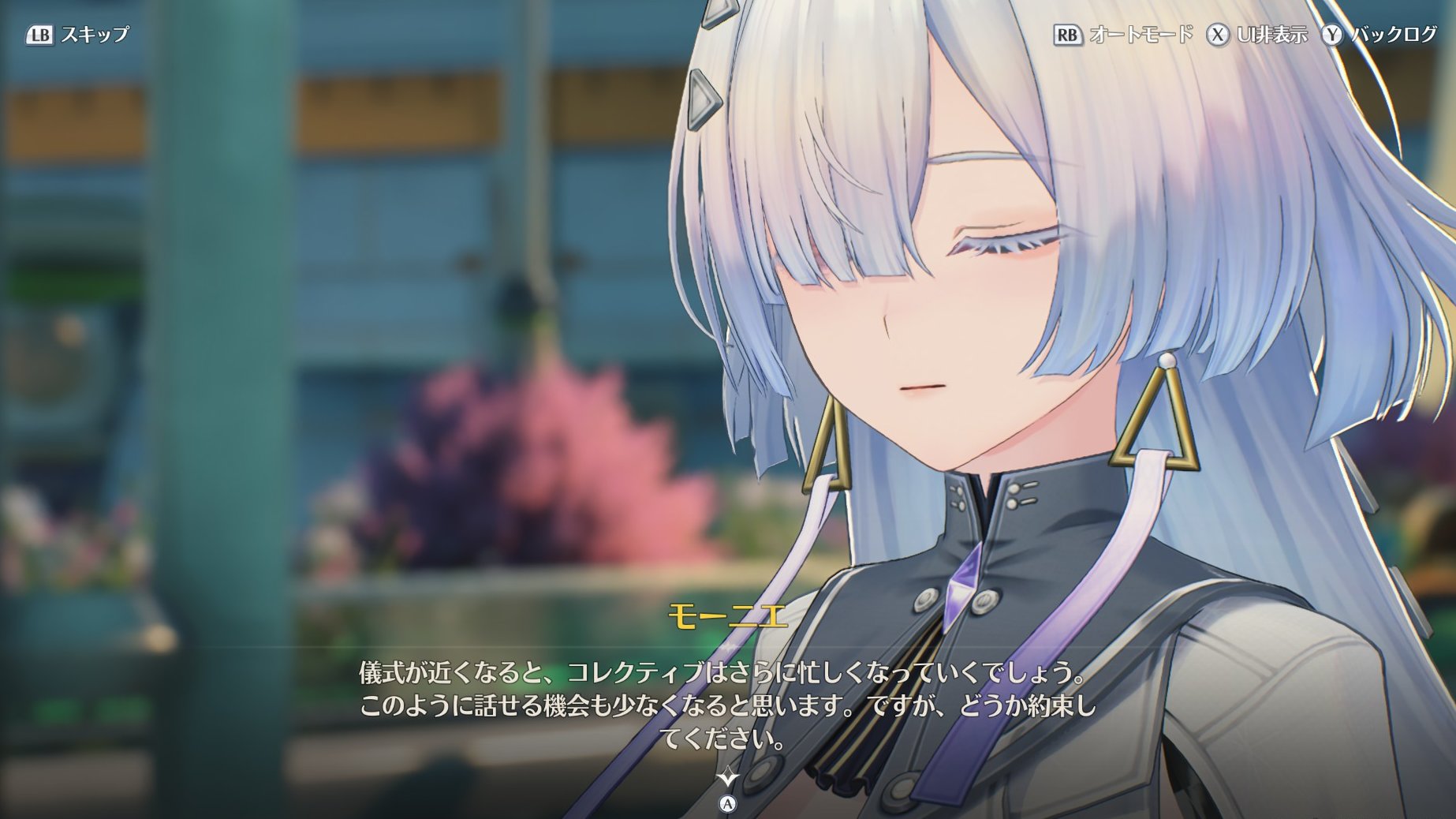Image resolution: width=1456 pixels, height=819 pixels.
Task: Hide the interface with UI非表示
Action: coord(1257,35)
